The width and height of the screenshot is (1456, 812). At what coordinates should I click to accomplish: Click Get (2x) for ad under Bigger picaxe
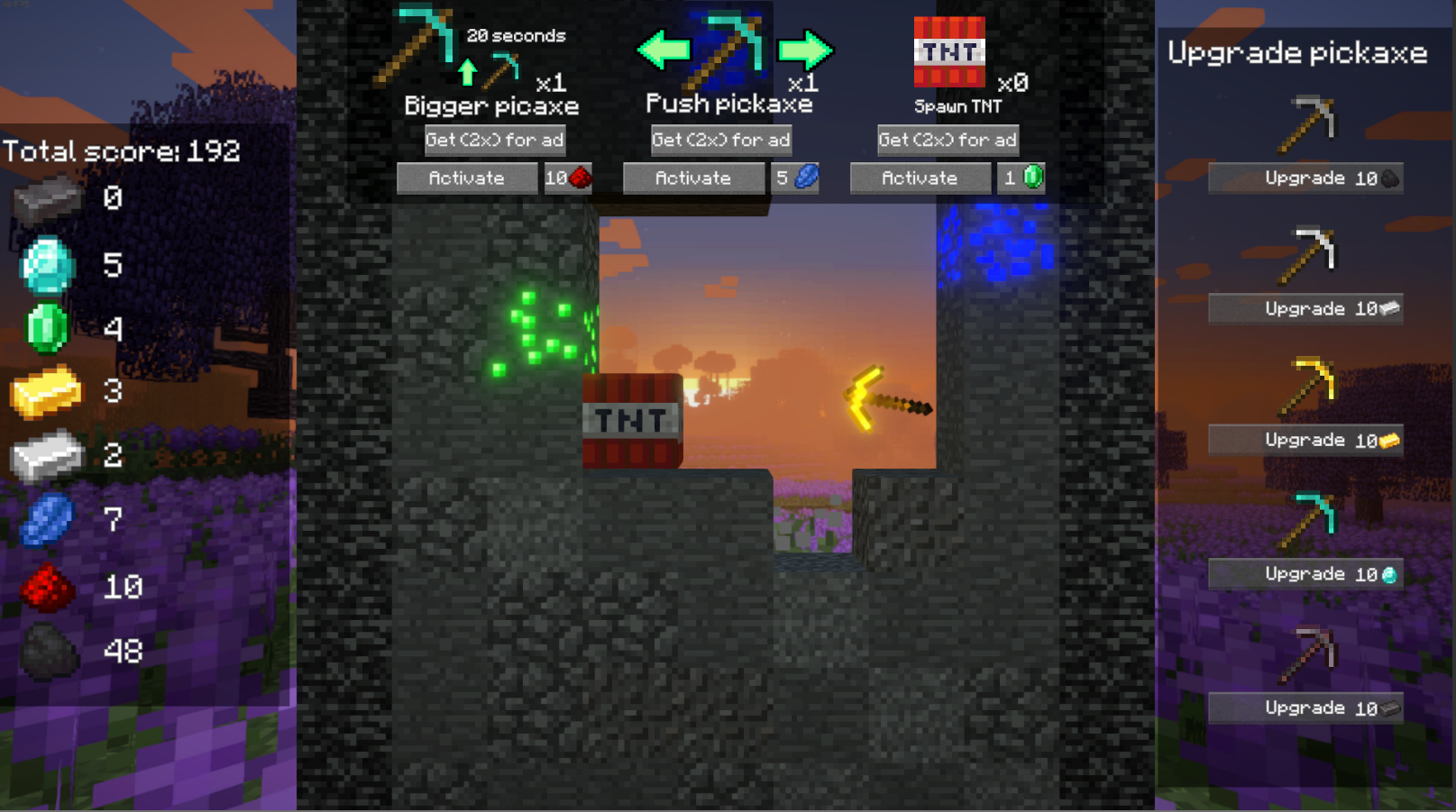(x=495, y=140)
